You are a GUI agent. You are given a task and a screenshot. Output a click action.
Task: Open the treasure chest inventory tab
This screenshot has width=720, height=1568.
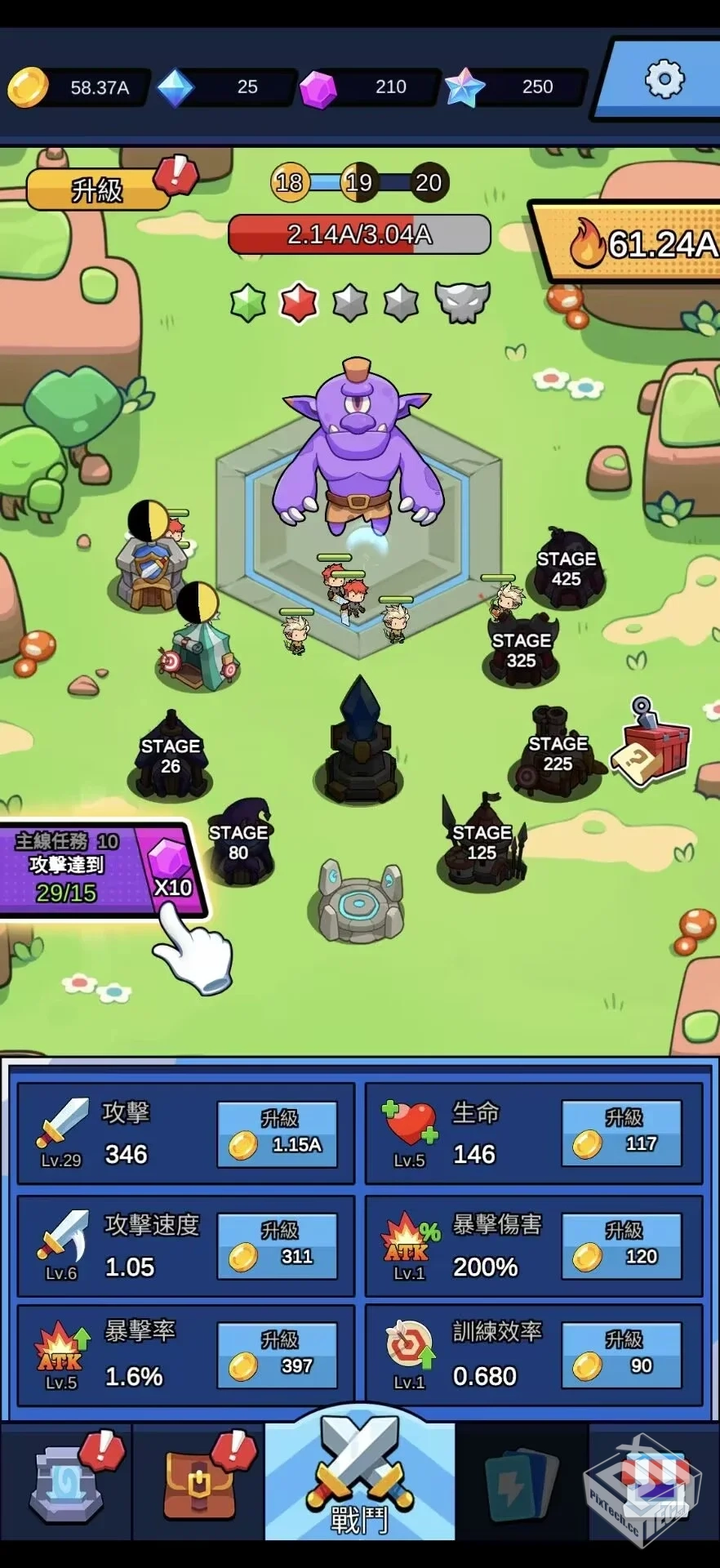coord(198,1483)
